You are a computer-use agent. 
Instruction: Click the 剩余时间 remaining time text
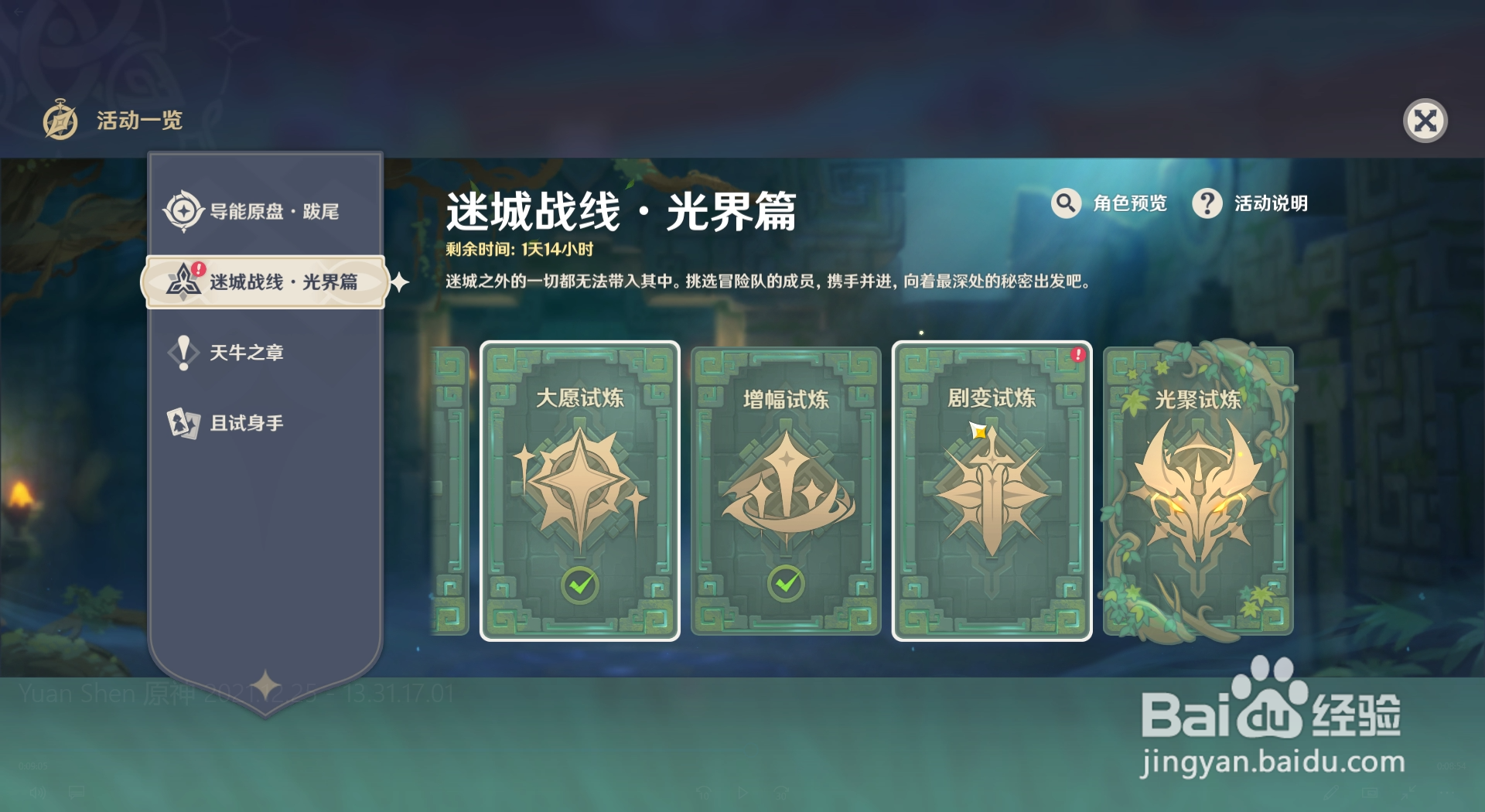click(519, 250)
